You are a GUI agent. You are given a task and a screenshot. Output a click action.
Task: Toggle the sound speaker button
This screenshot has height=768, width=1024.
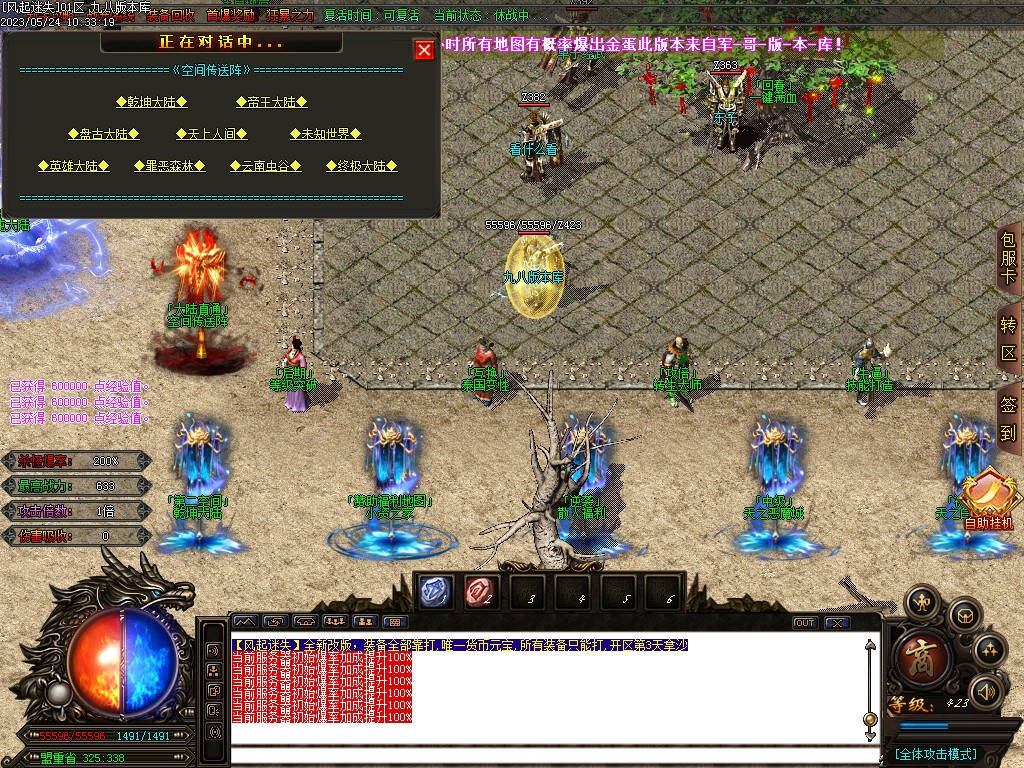[987, 690]
